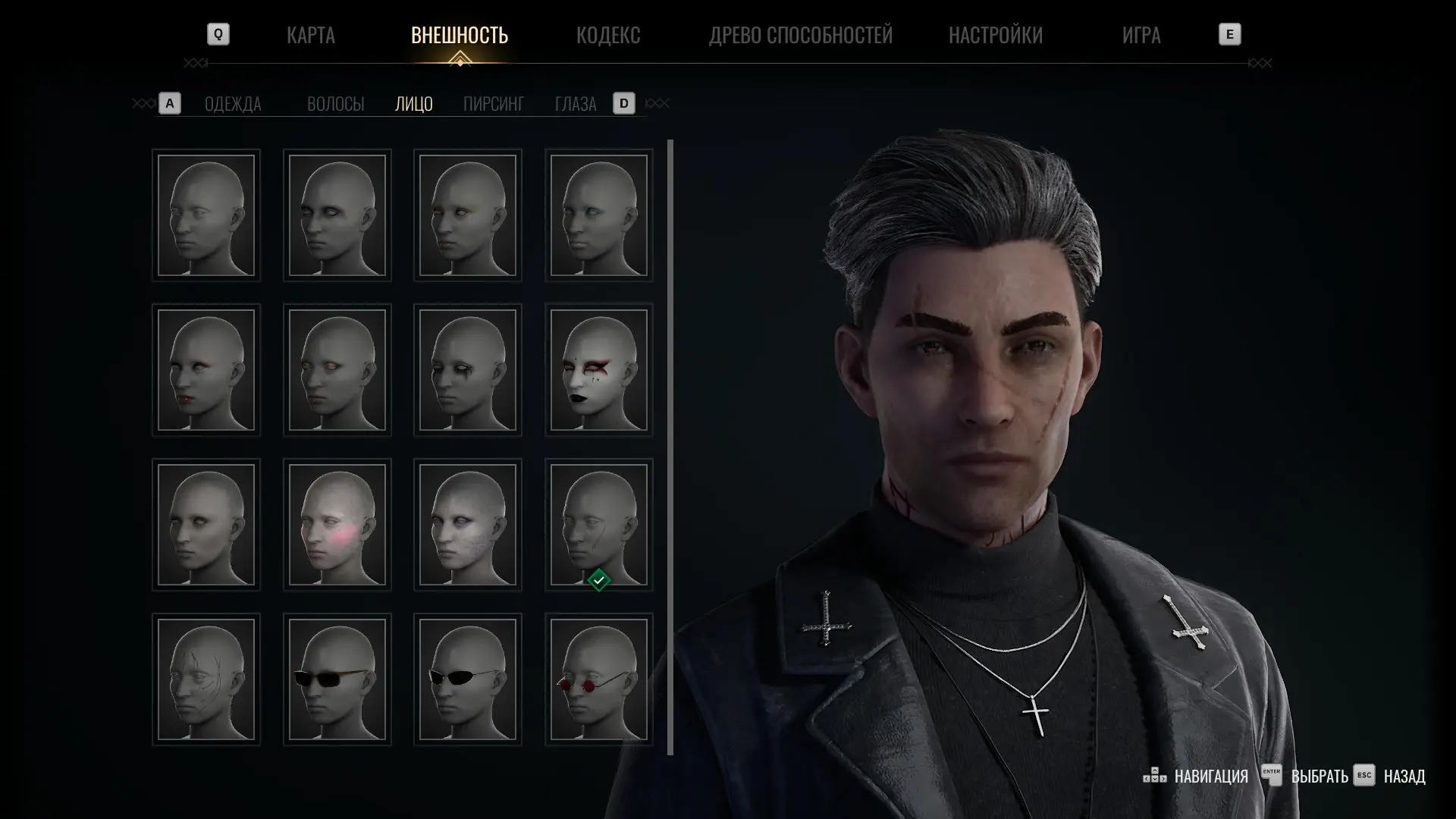Click the Лицо category tab
The width and height of the screenshot is (1456, 819).
(x=413, y=104)
